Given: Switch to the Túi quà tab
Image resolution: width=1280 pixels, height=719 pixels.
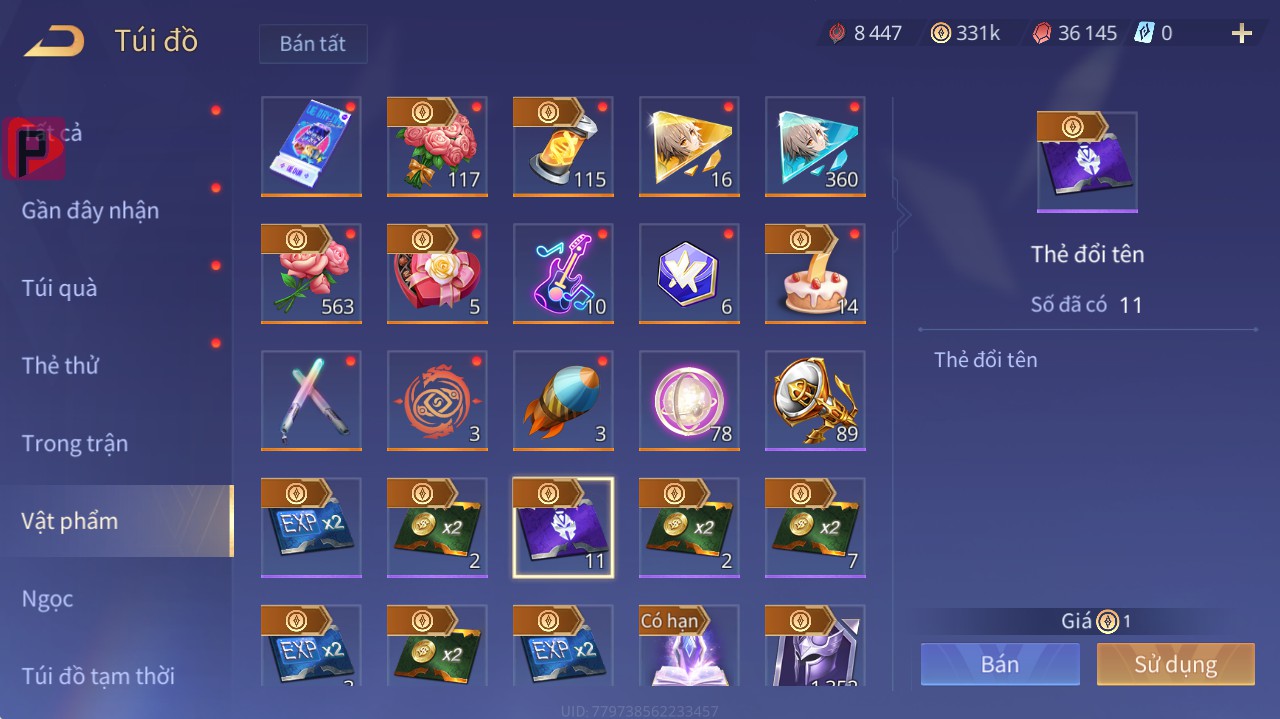Looking at the screenshot, I should click(60, 288).
